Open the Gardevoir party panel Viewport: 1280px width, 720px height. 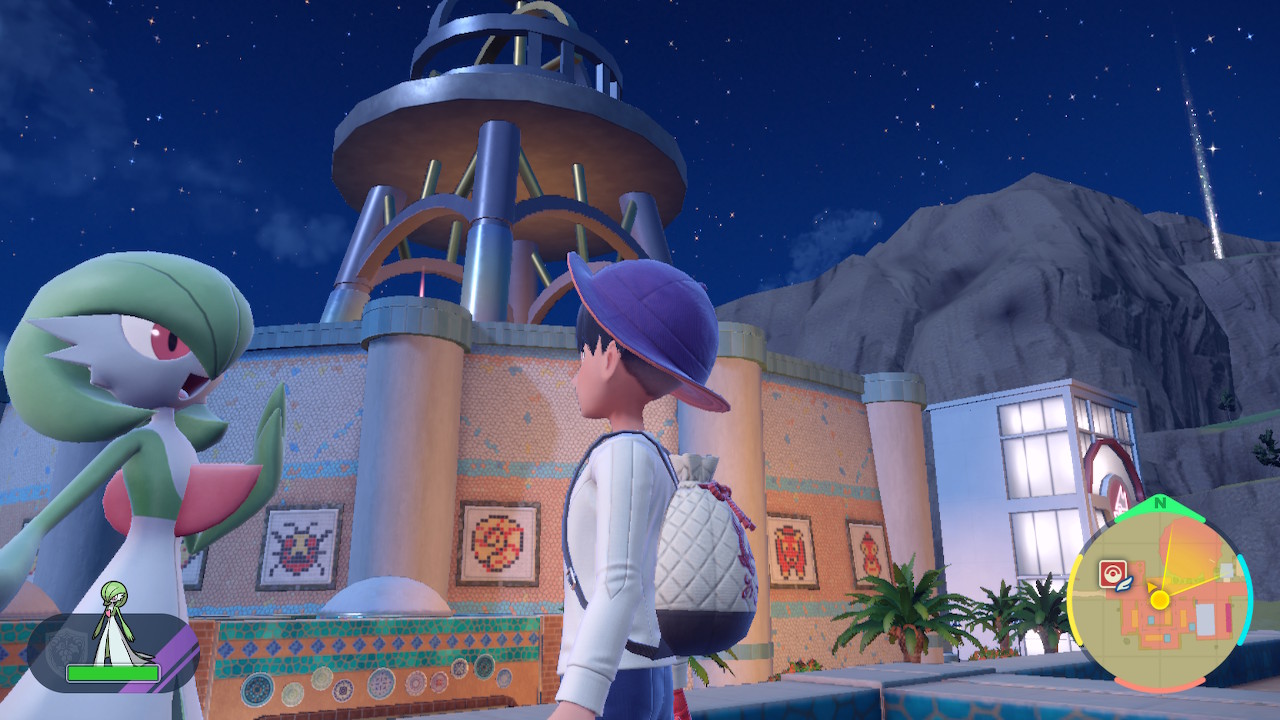(112, 652)
